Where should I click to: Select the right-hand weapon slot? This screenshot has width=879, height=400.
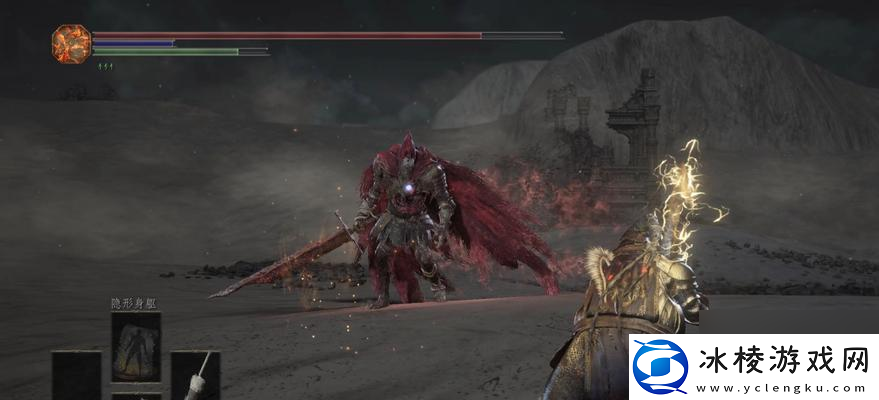tap(196, 378)
